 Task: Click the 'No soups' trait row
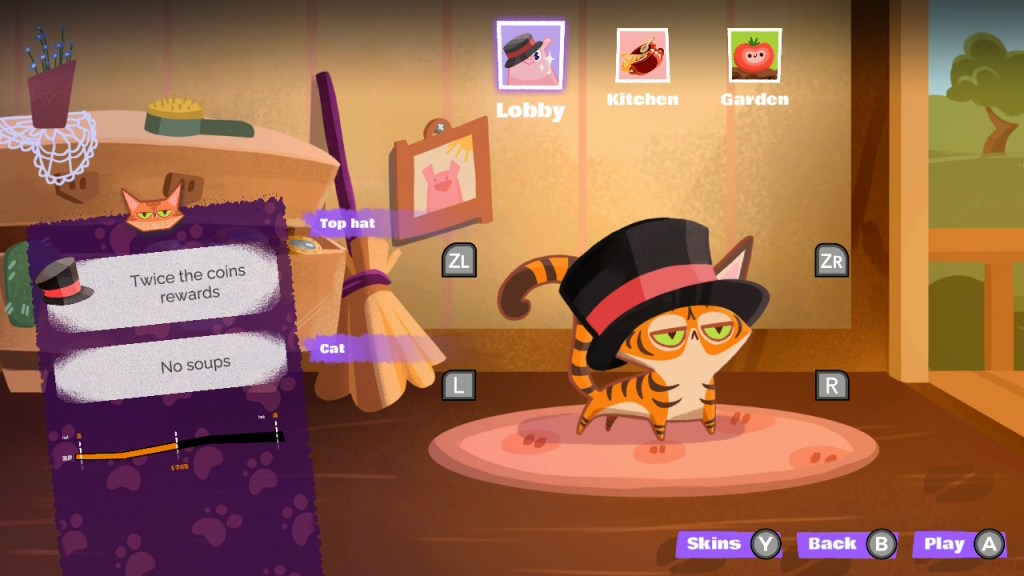point(170,366)
